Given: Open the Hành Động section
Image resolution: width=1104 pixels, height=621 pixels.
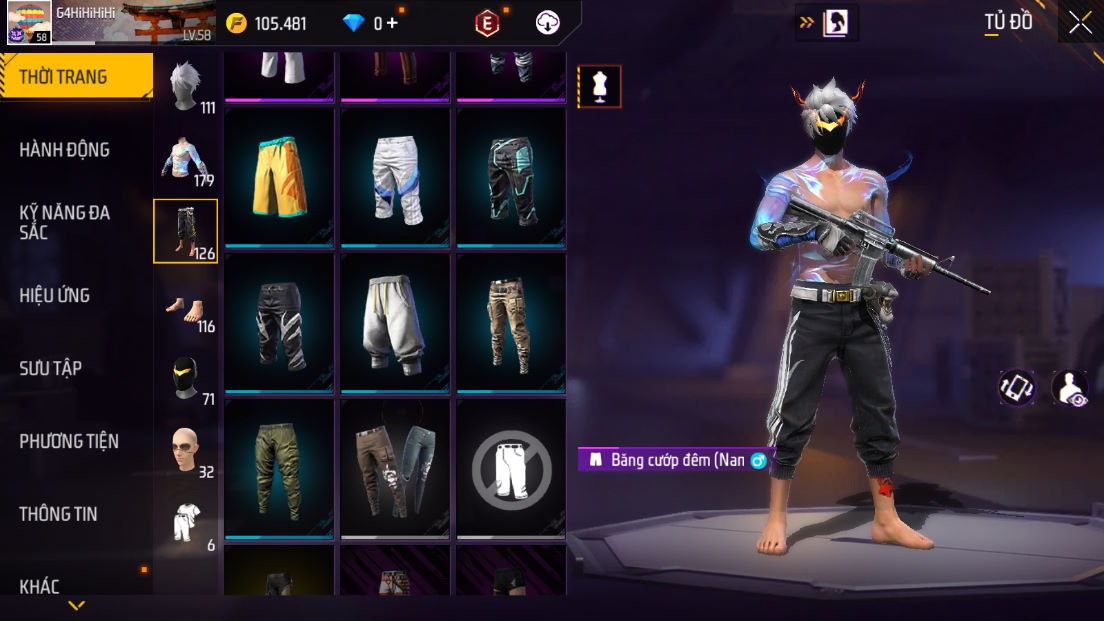Looking at the screenshot, I should click(x=65, y=150).
